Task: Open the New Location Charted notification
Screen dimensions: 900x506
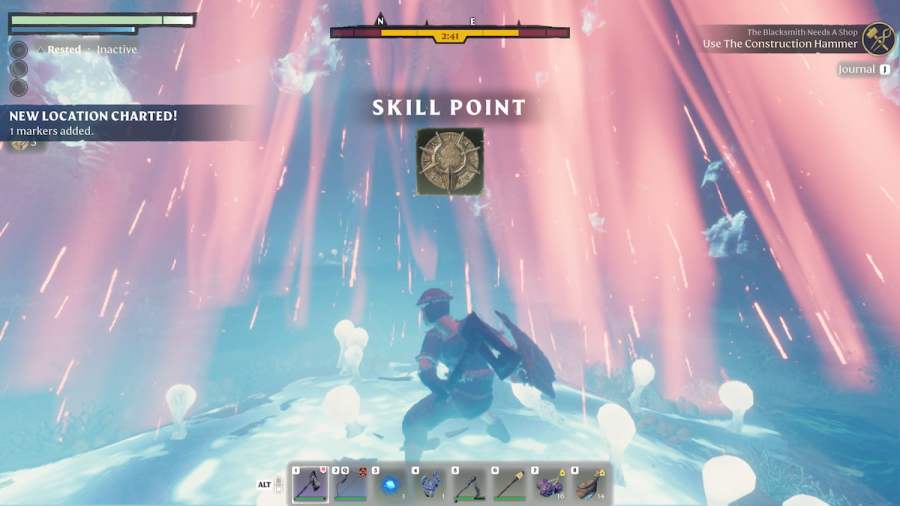Action: tap(95, 122)
